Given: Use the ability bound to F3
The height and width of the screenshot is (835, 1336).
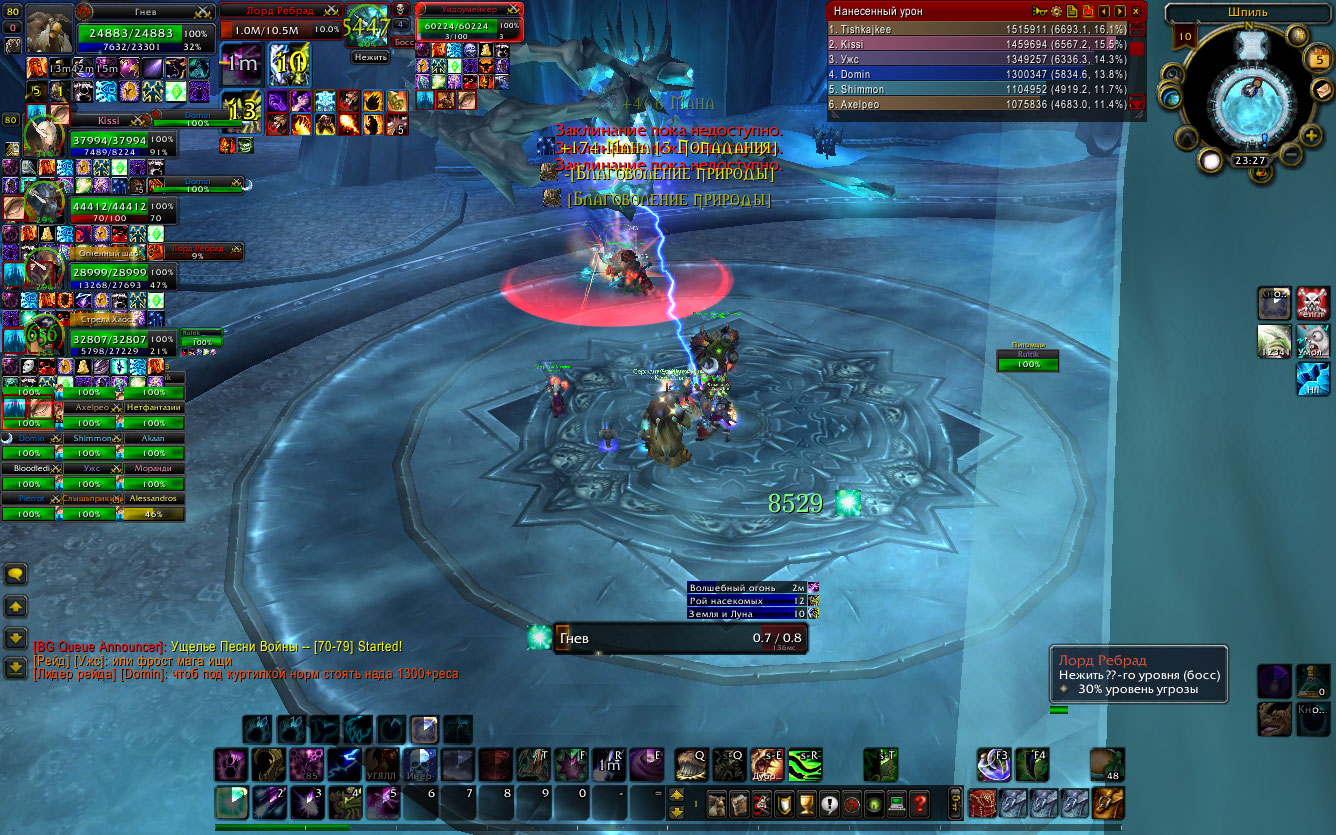Looking at the screenshot, I should (994, 765).
